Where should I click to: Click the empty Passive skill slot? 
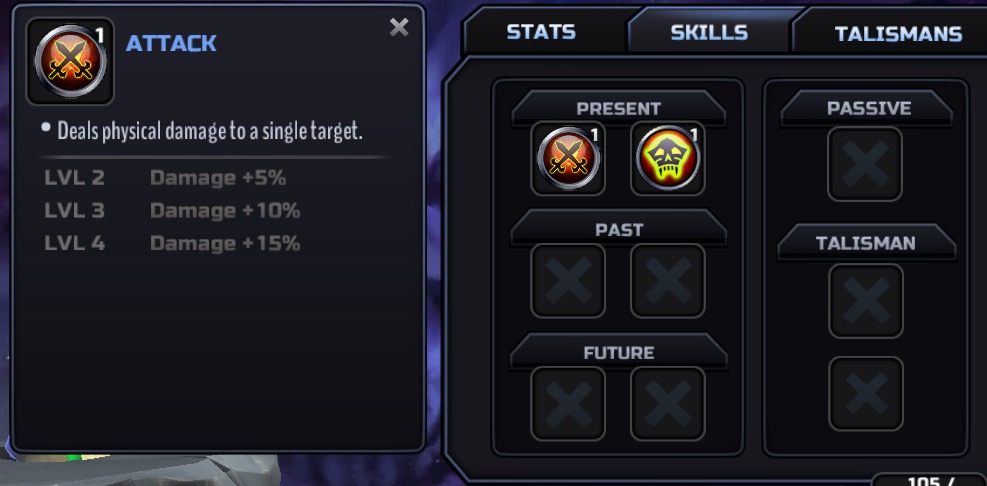pos(865,163)
